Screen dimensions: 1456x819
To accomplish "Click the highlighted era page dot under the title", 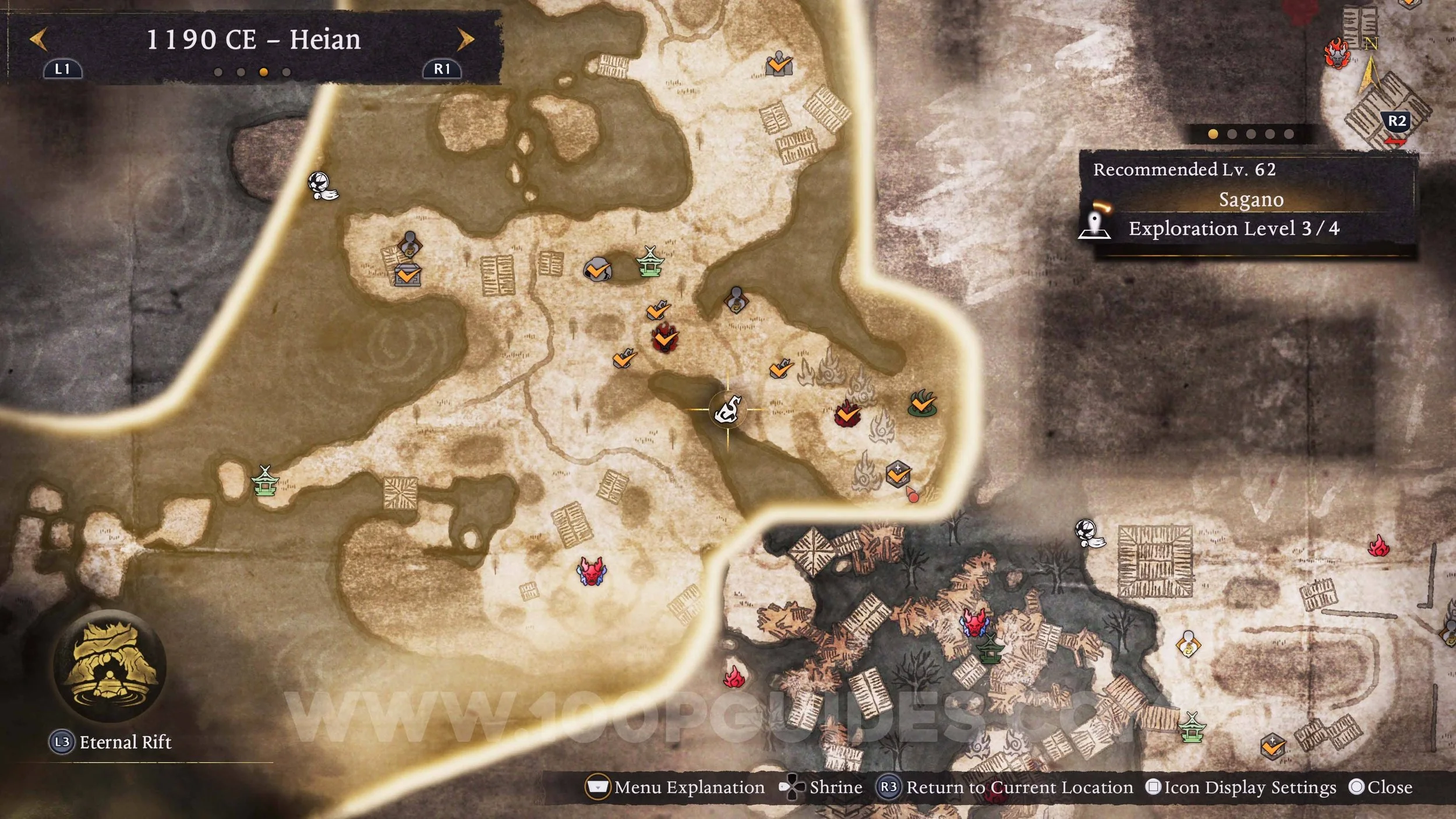I will (264, 72).
